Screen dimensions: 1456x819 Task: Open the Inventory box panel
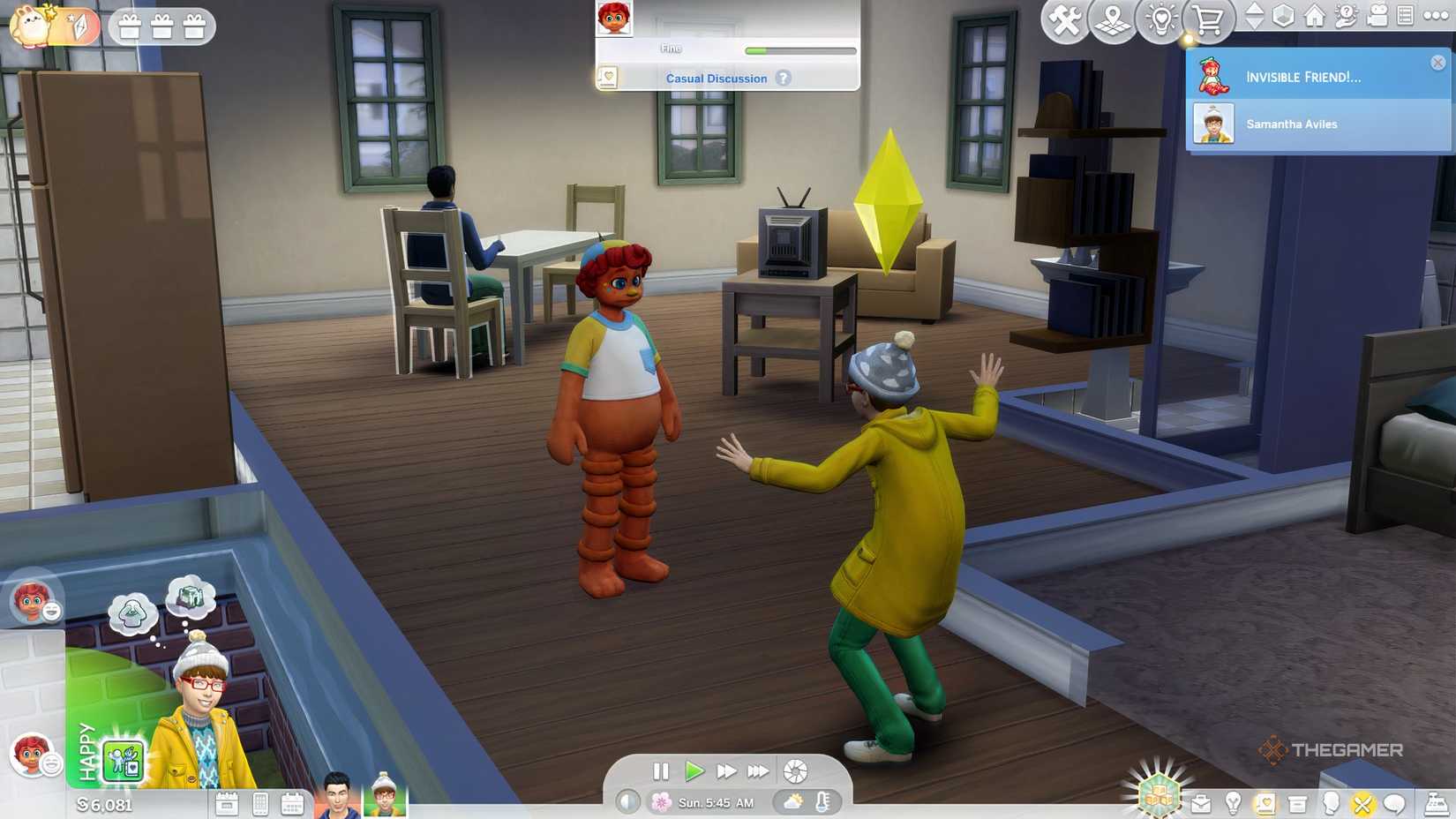click(x=1296, y=802)
